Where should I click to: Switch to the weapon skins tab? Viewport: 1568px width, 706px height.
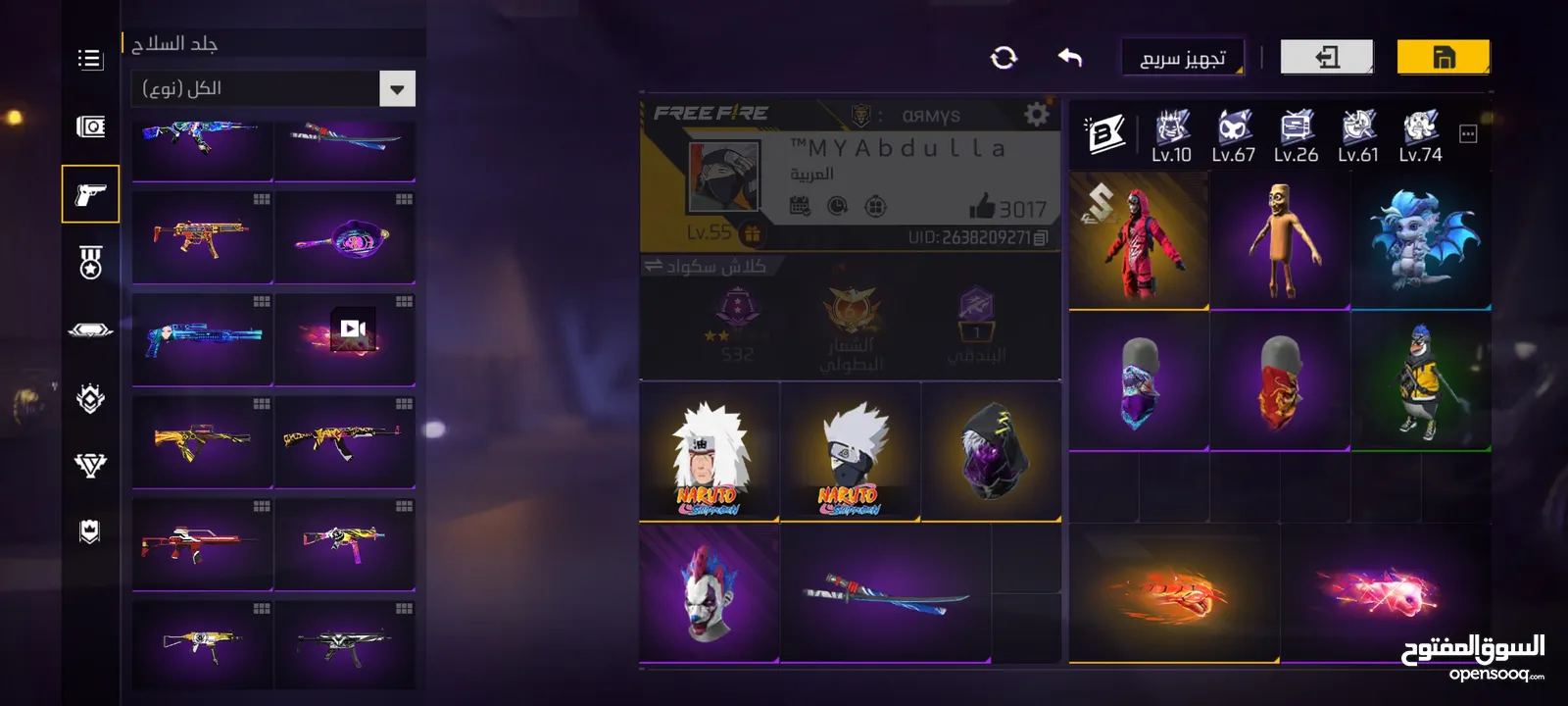90,194
